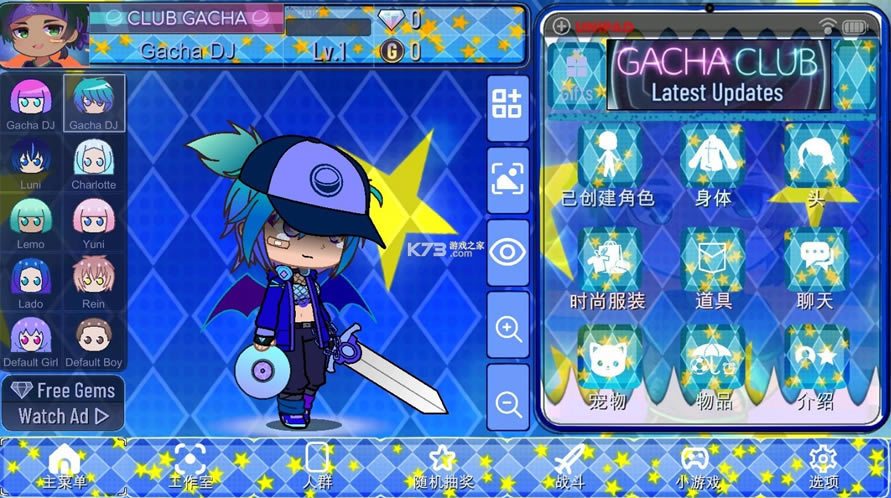Open the 聊天 chat menu
The height and width of the screenshot is (498, 891).
click(x=816, y=268)
